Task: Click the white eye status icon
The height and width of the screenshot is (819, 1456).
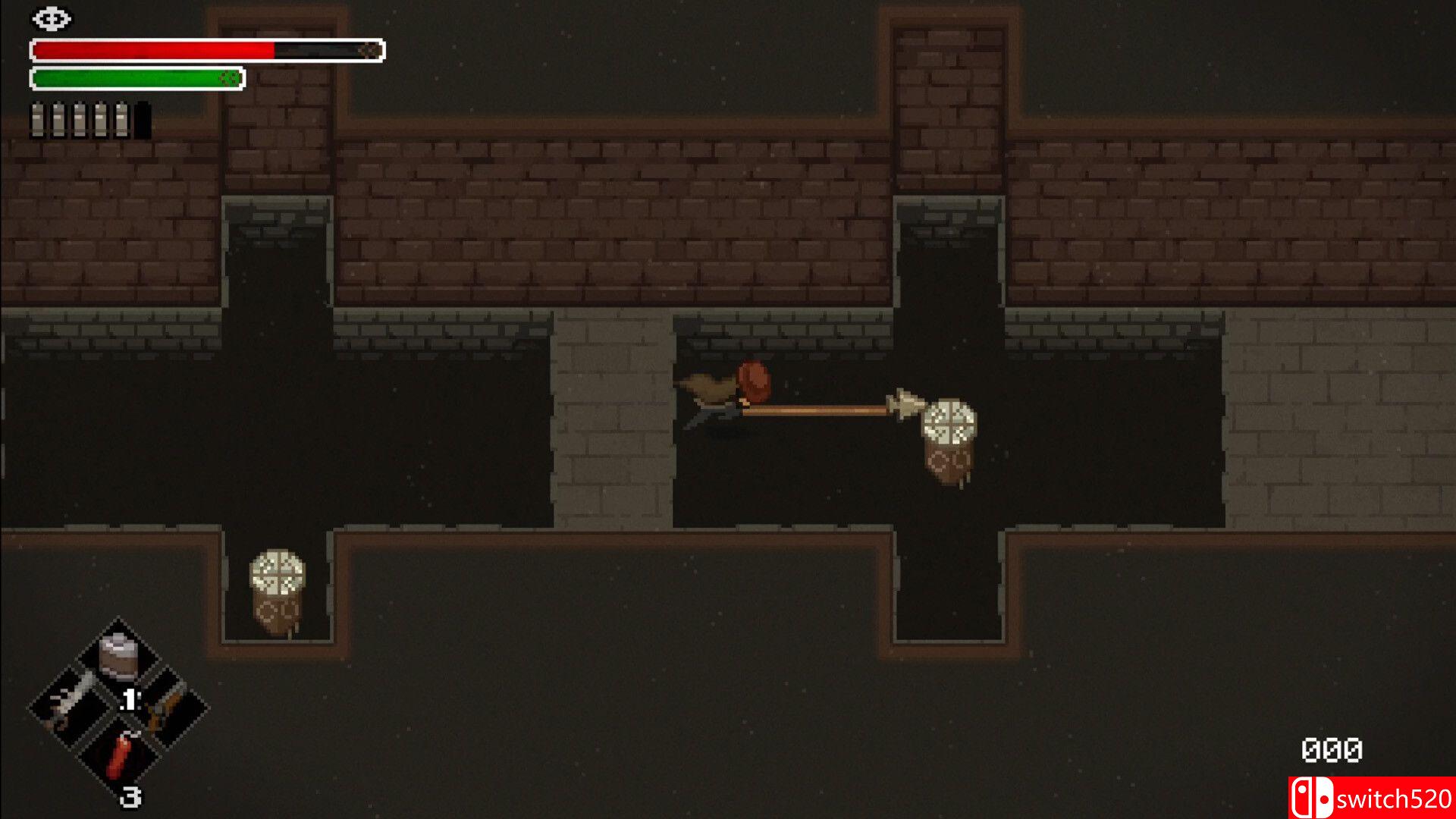Action: [52, 19]
